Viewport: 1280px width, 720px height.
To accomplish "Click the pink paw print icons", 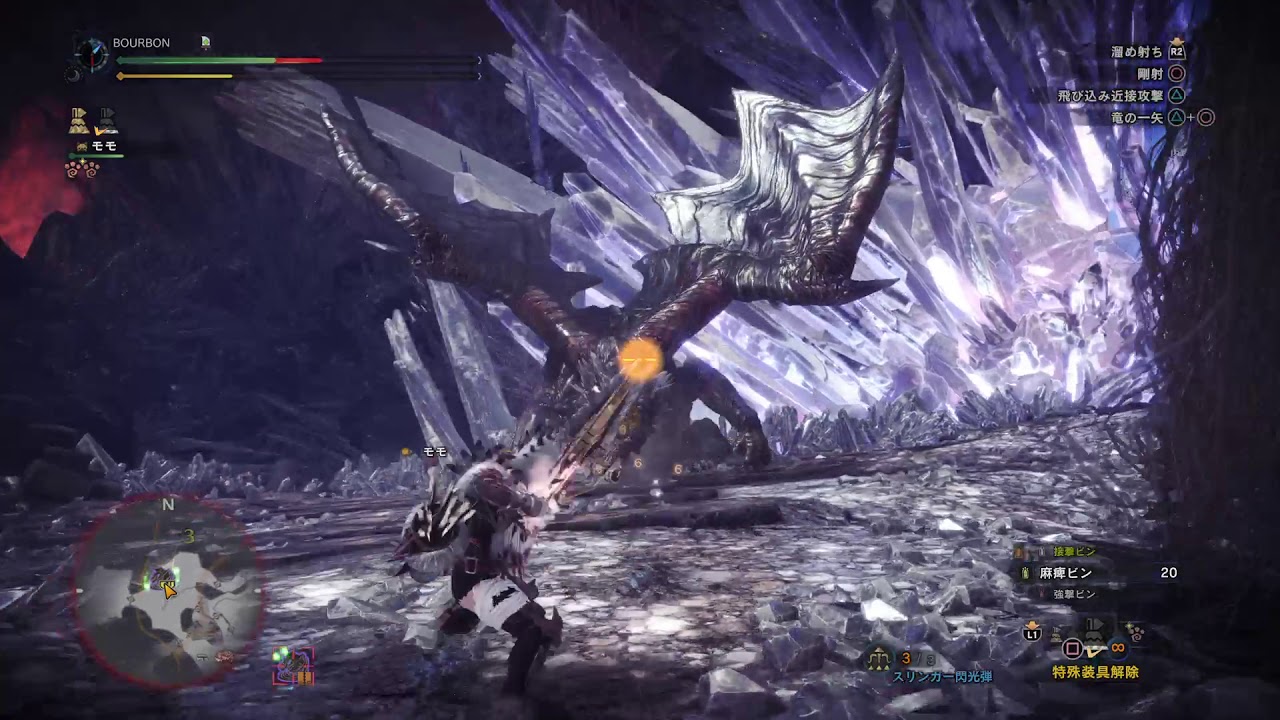I will 82,169.
